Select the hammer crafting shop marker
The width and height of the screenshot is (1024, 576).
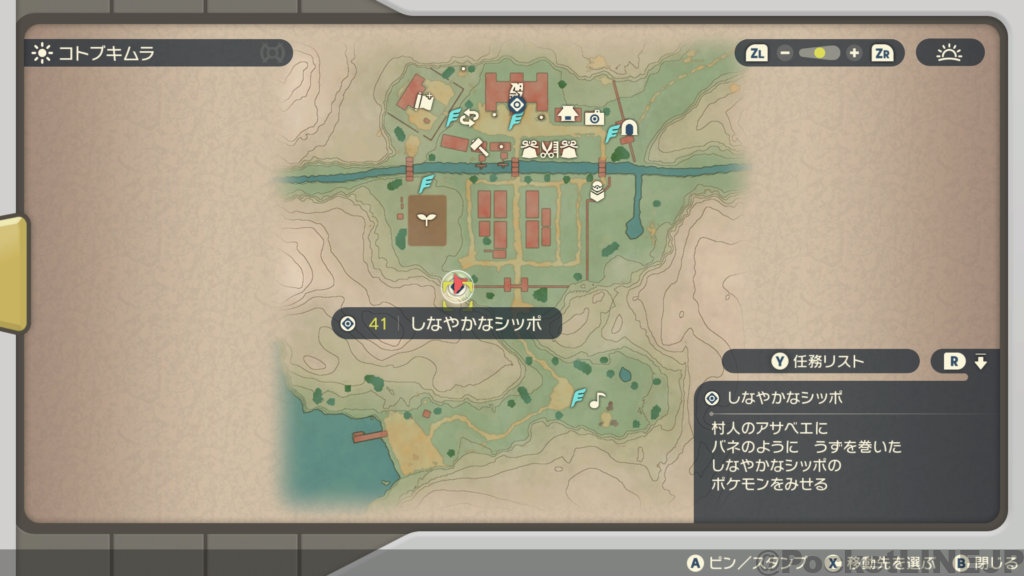tap(478, 149)
